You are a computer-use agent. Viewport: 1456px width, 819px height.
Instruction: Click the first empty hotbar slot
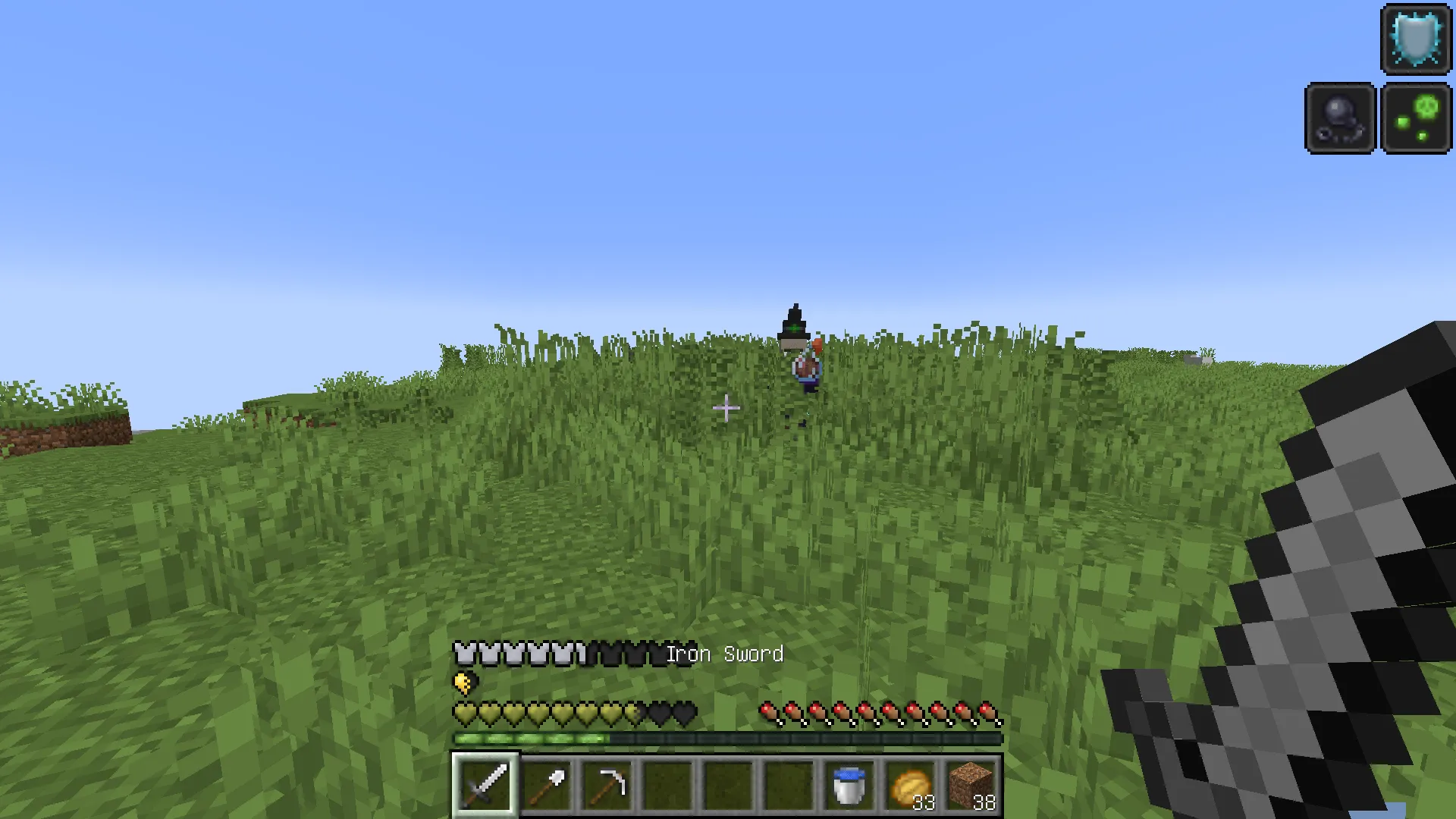(x=667, y=785)
